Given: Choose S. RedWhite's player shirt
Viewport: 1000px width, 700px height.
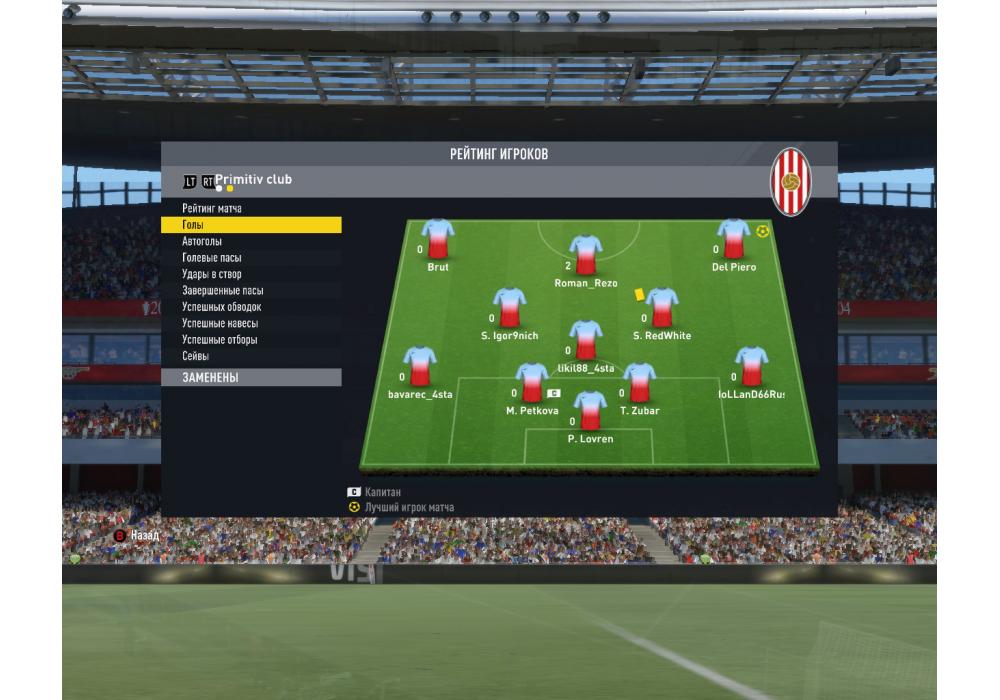Looking at the screenshot, I should (x=661, y=309).
